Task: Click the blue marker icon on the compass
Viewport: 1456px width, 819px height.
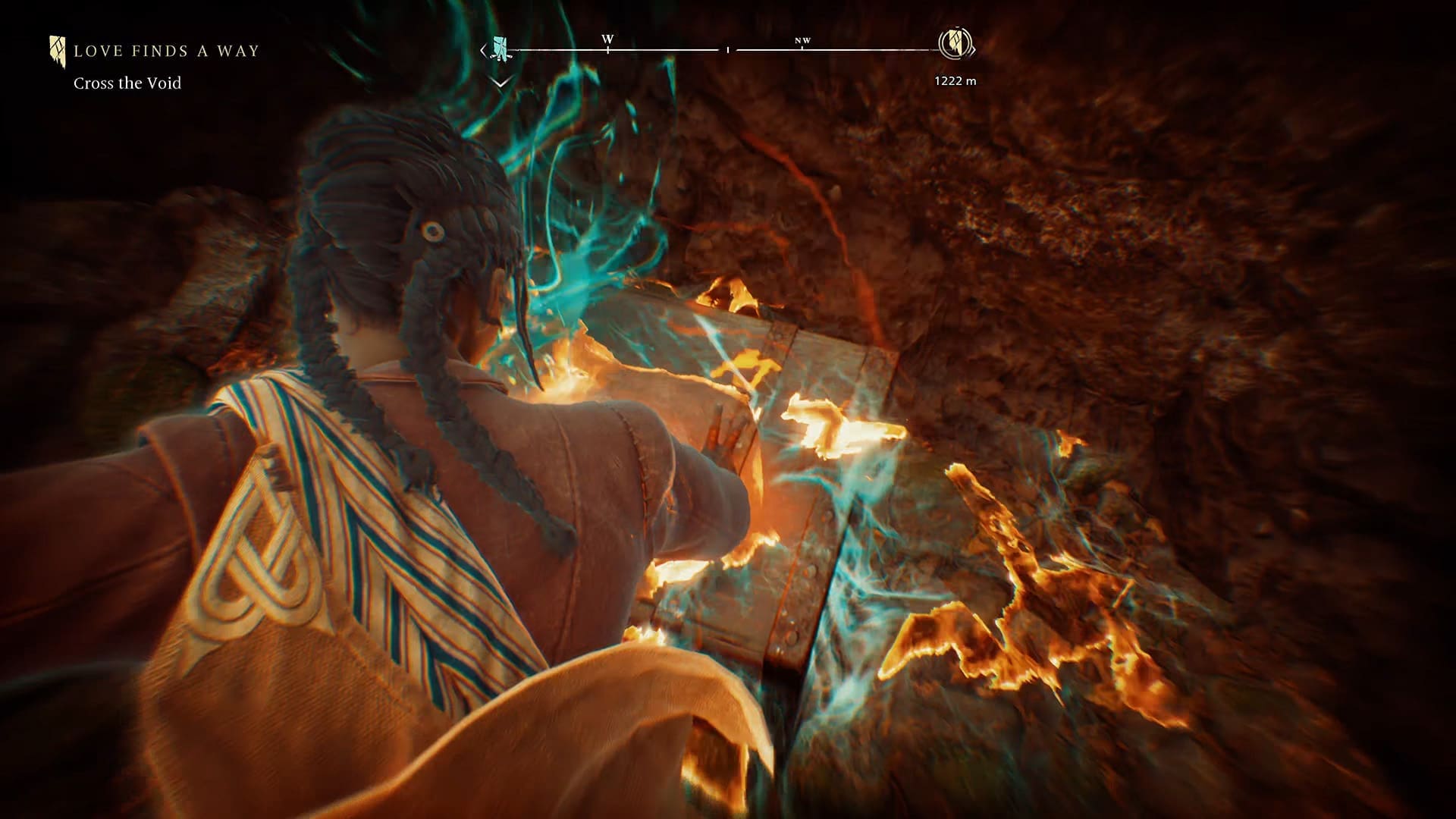Action: tap(500, 48)
